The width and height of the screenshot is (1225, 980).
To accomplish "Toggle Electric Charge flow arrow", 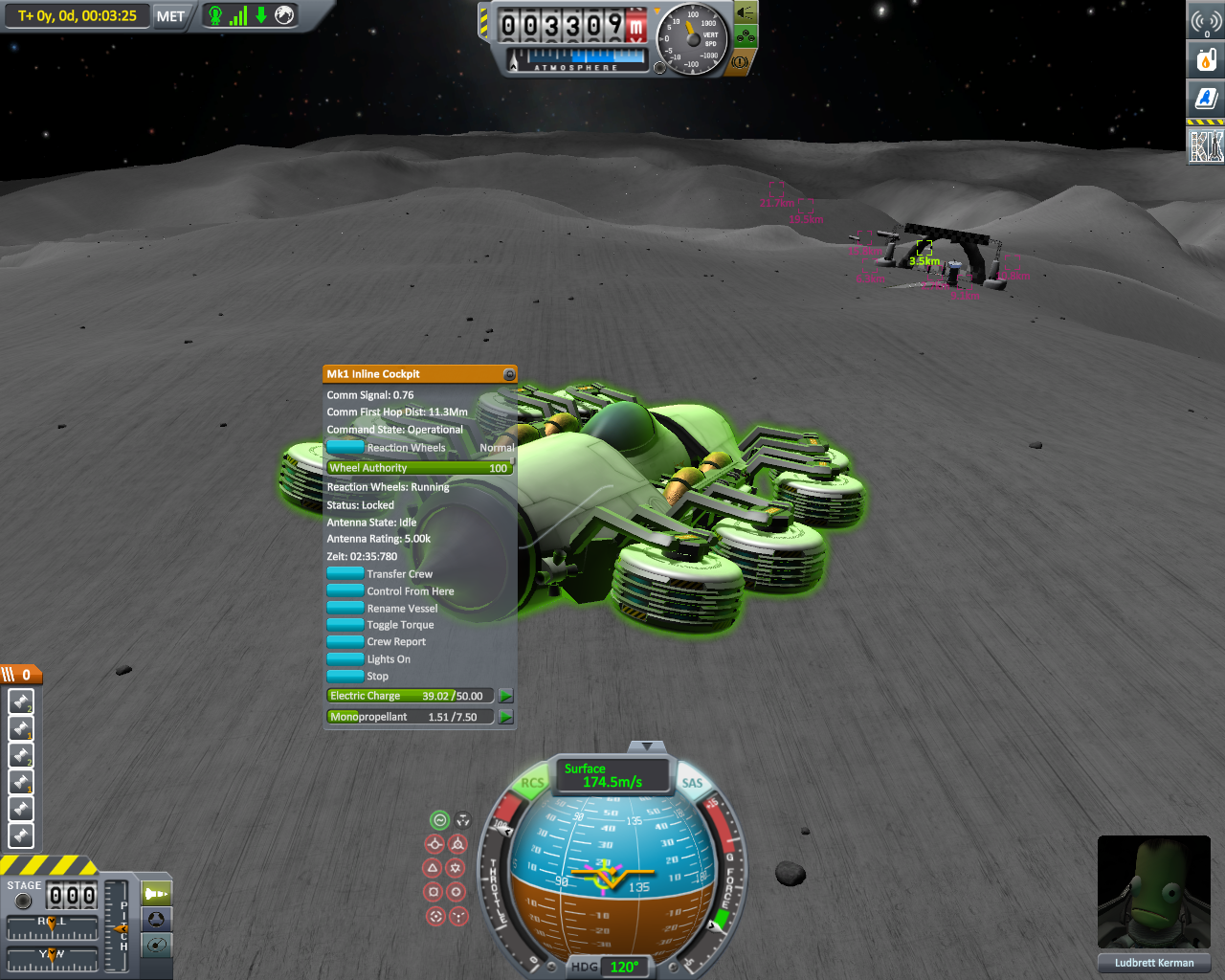I will pyautogui.click(x=505, y=696).
